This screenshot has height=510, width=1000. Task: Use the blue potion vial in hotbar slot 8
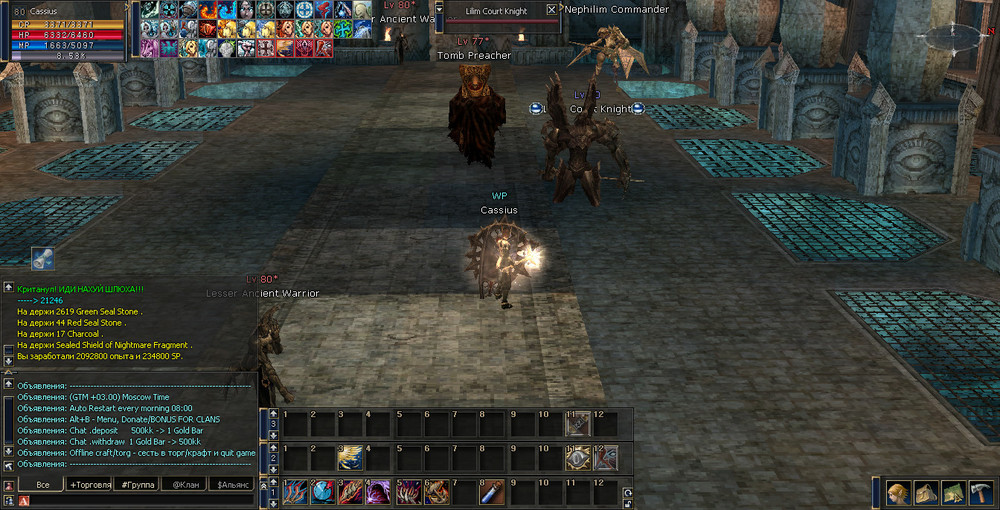pos(493,491)
